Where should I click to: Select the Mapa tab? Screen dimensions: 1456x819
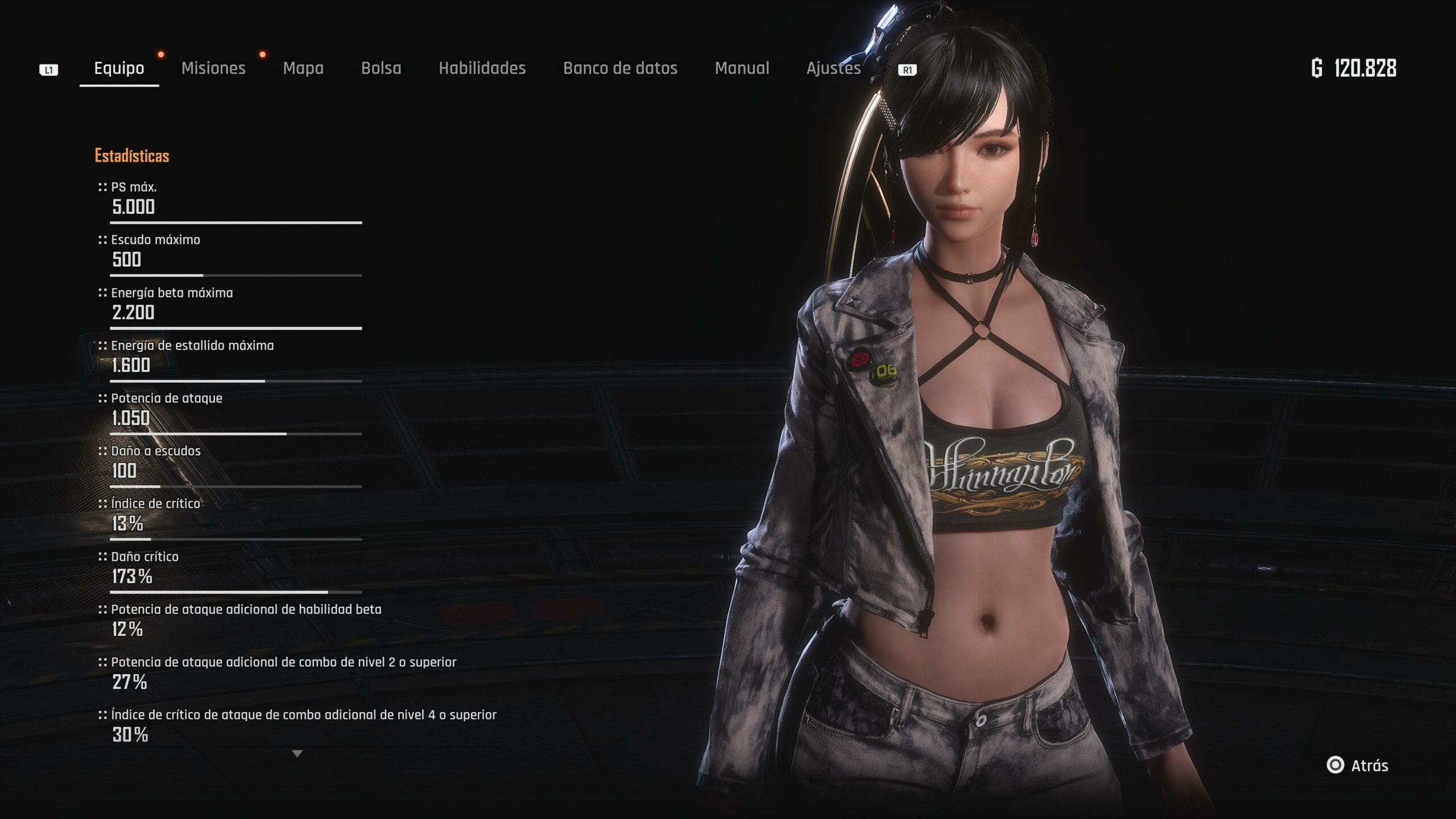(303, 68)
